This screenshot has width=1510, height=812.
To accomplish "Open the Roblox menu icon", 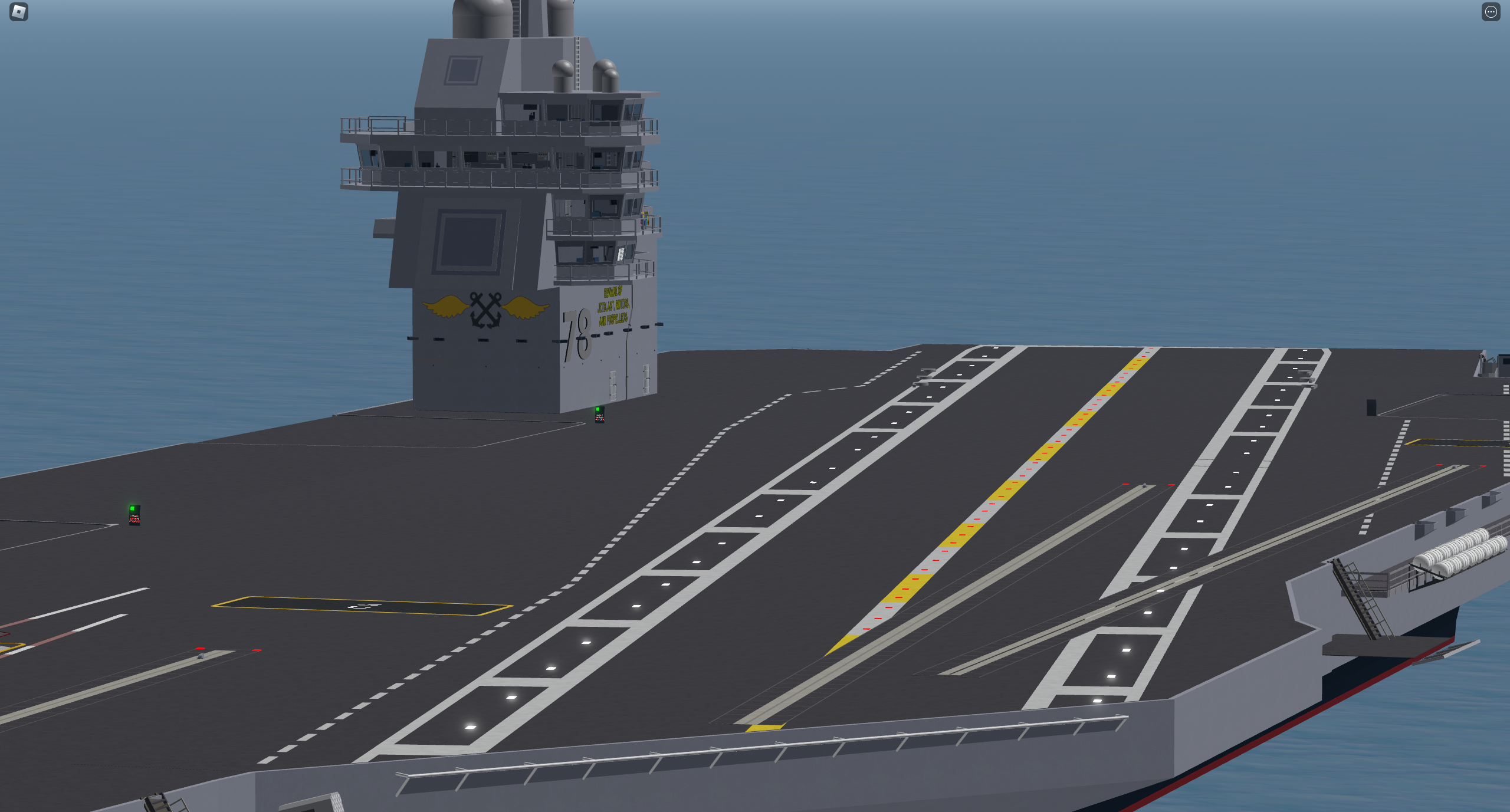I will (18, 12).
